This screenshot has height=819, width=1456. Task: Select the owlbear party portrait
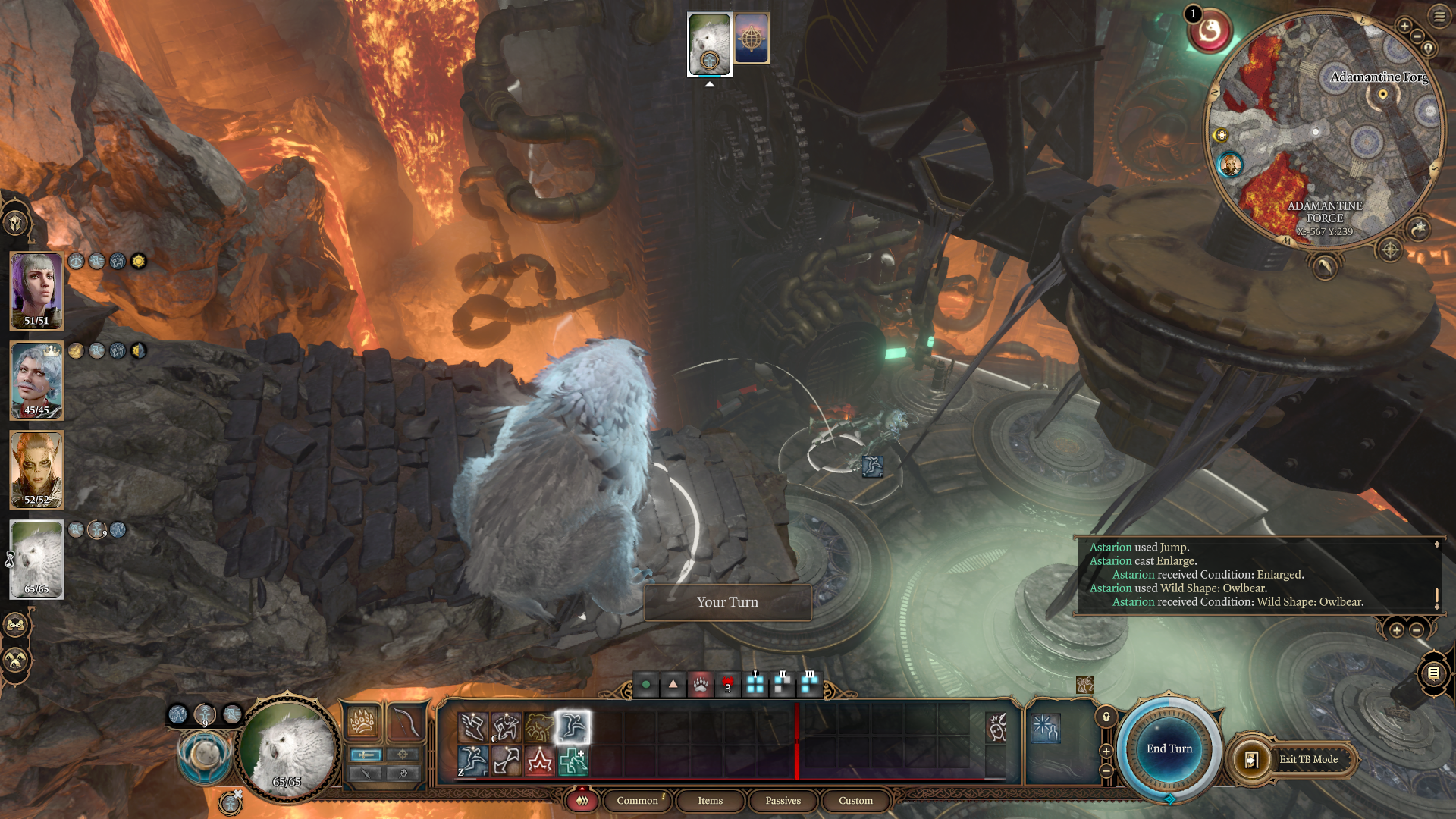pyautogui.click(x=36, y=559)
